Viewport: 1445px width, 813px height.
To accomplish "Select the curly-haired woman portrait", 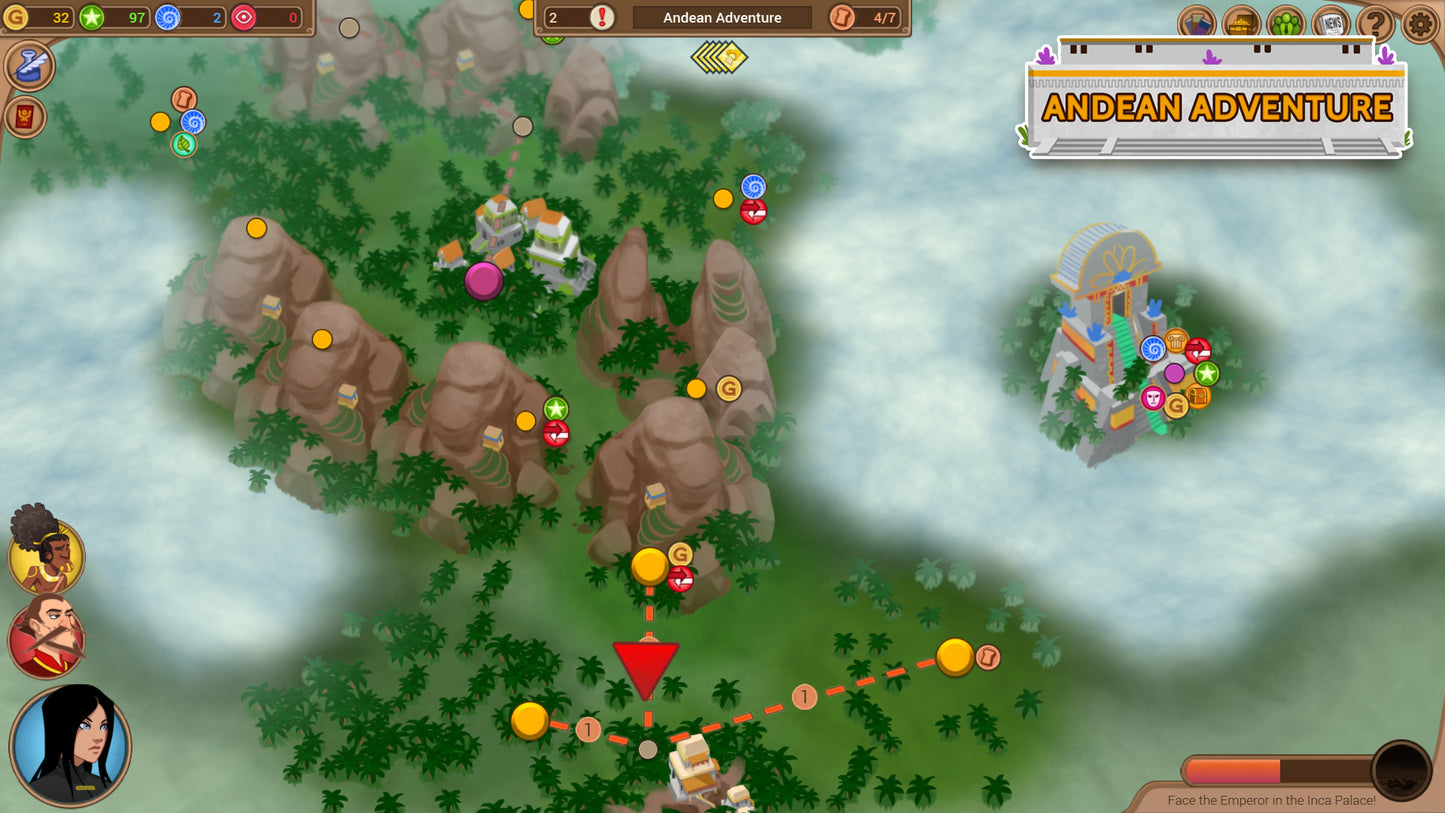I will [x=46, y=553].
